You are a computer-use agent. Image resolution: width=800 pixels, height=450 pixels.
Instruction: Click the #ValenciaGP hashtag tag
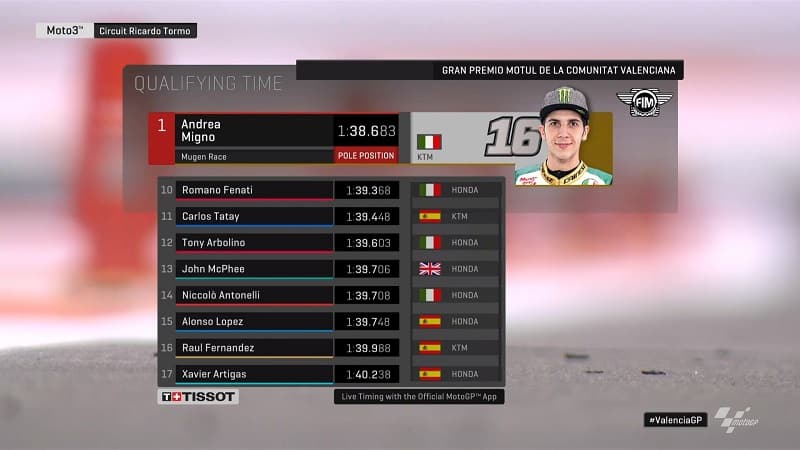coord(675,420)
